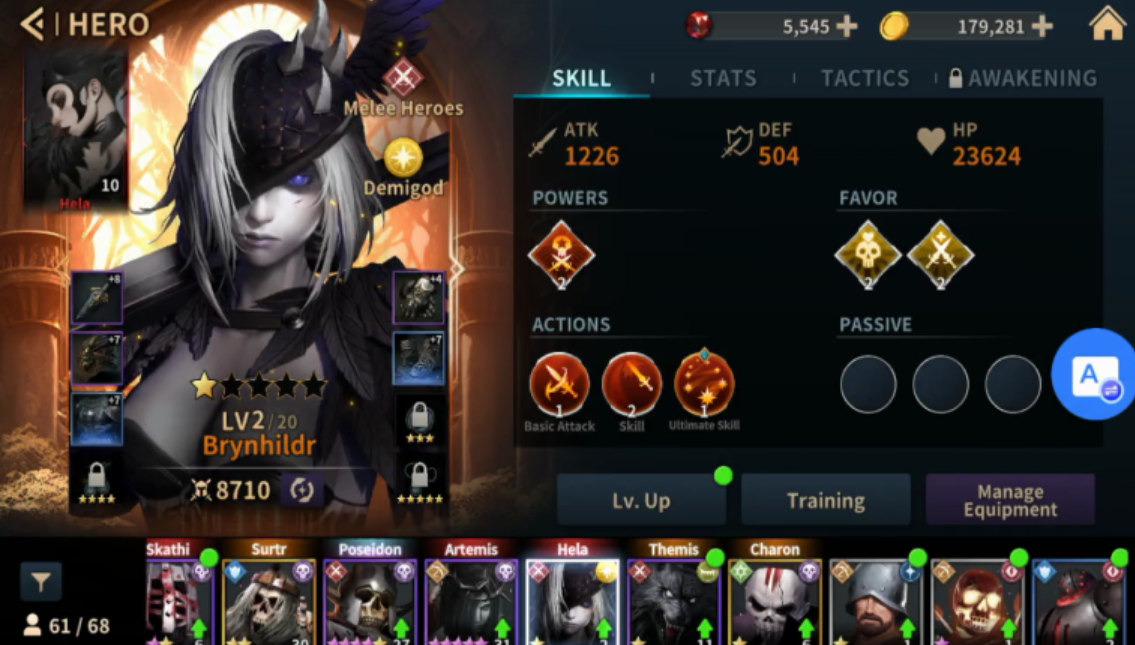
Task: Tap the Hela portrait thumbnail
Action: pos(75,130)
